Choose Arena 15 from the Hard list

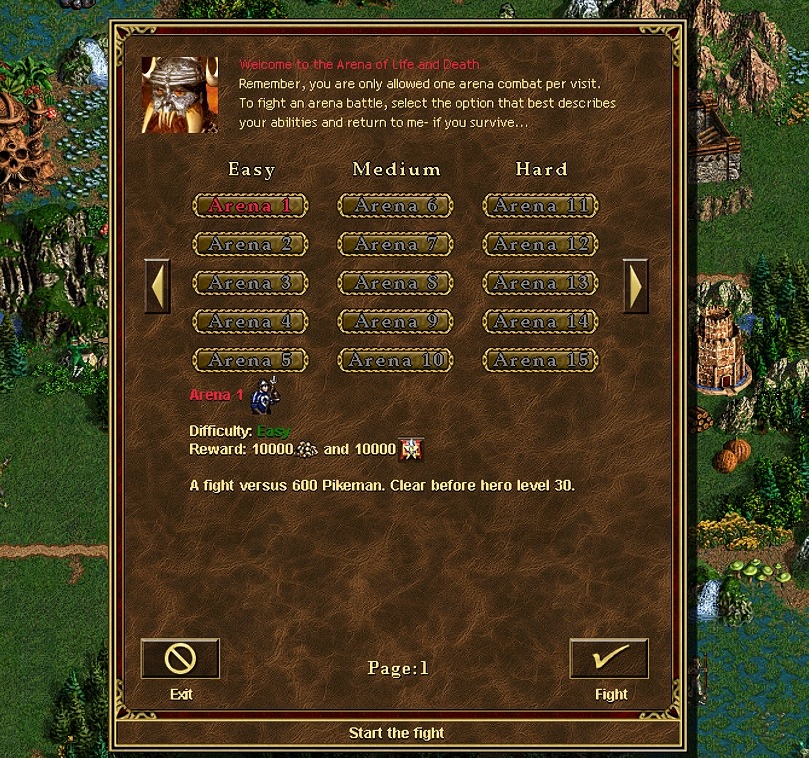540,360
